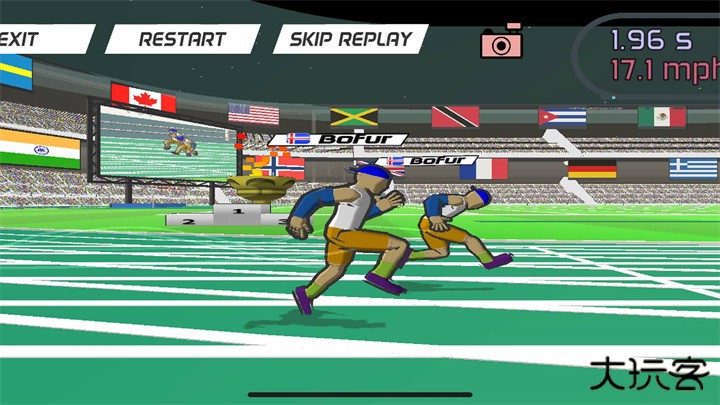Restart the race
The height and width of the screenshot is (405, 720).
(181, 40)
